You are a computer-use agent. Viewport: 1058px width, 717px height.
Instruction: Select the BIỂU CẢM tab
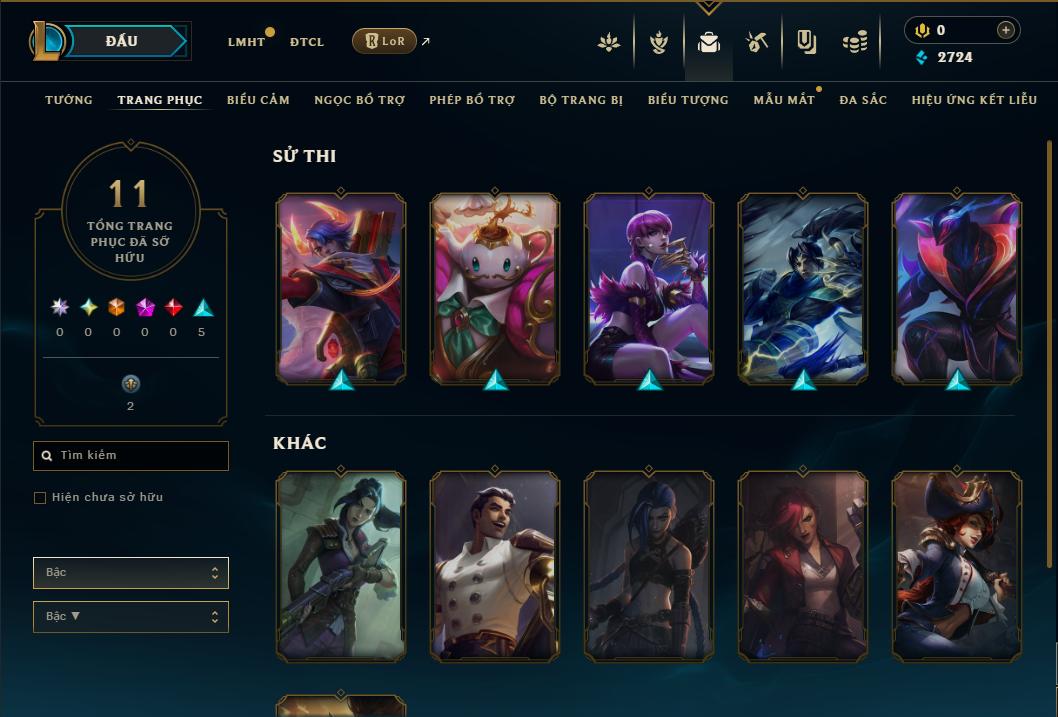click(258, 100)
